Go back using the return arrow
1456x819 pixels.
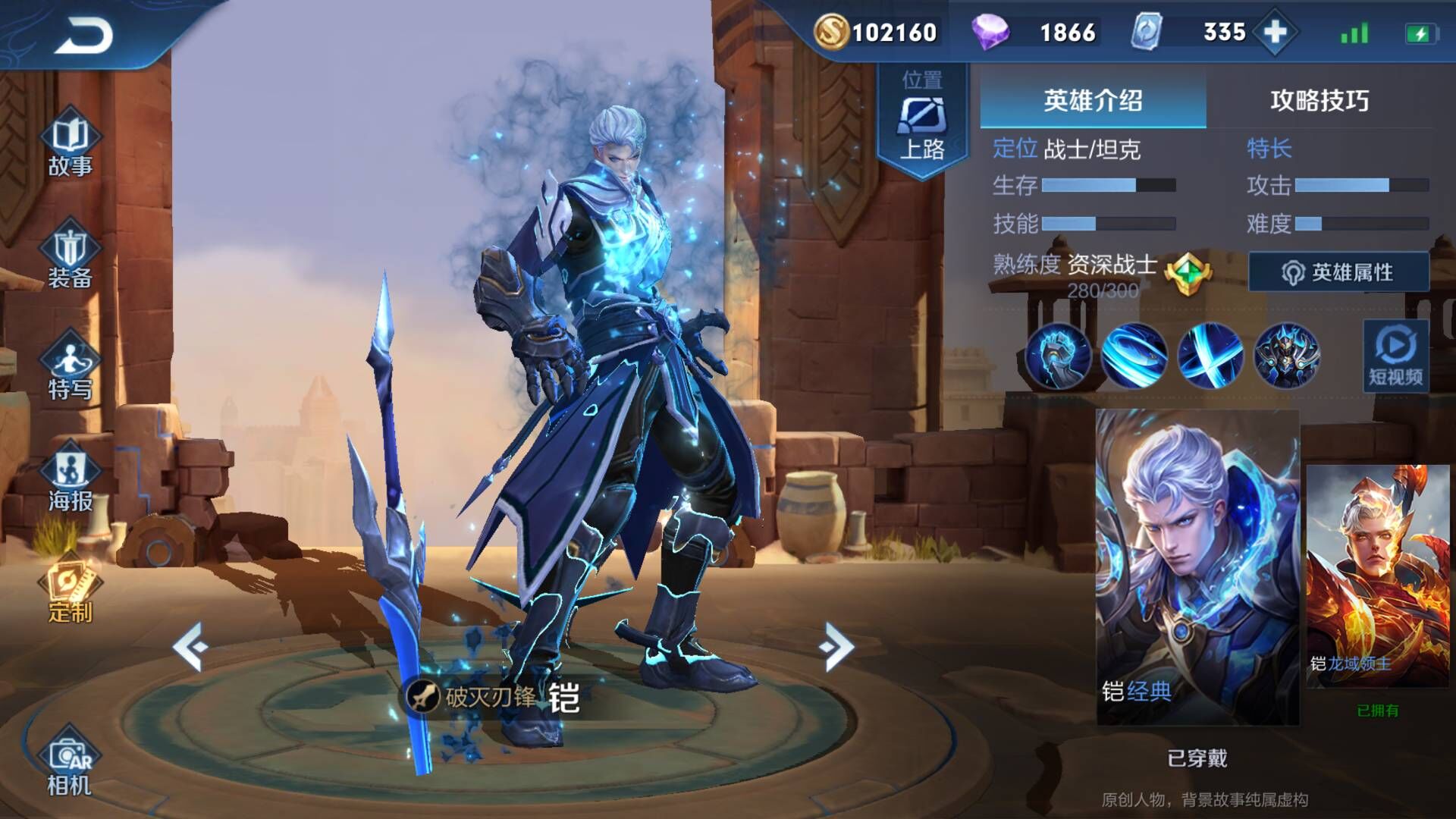(x=83, y=36)
